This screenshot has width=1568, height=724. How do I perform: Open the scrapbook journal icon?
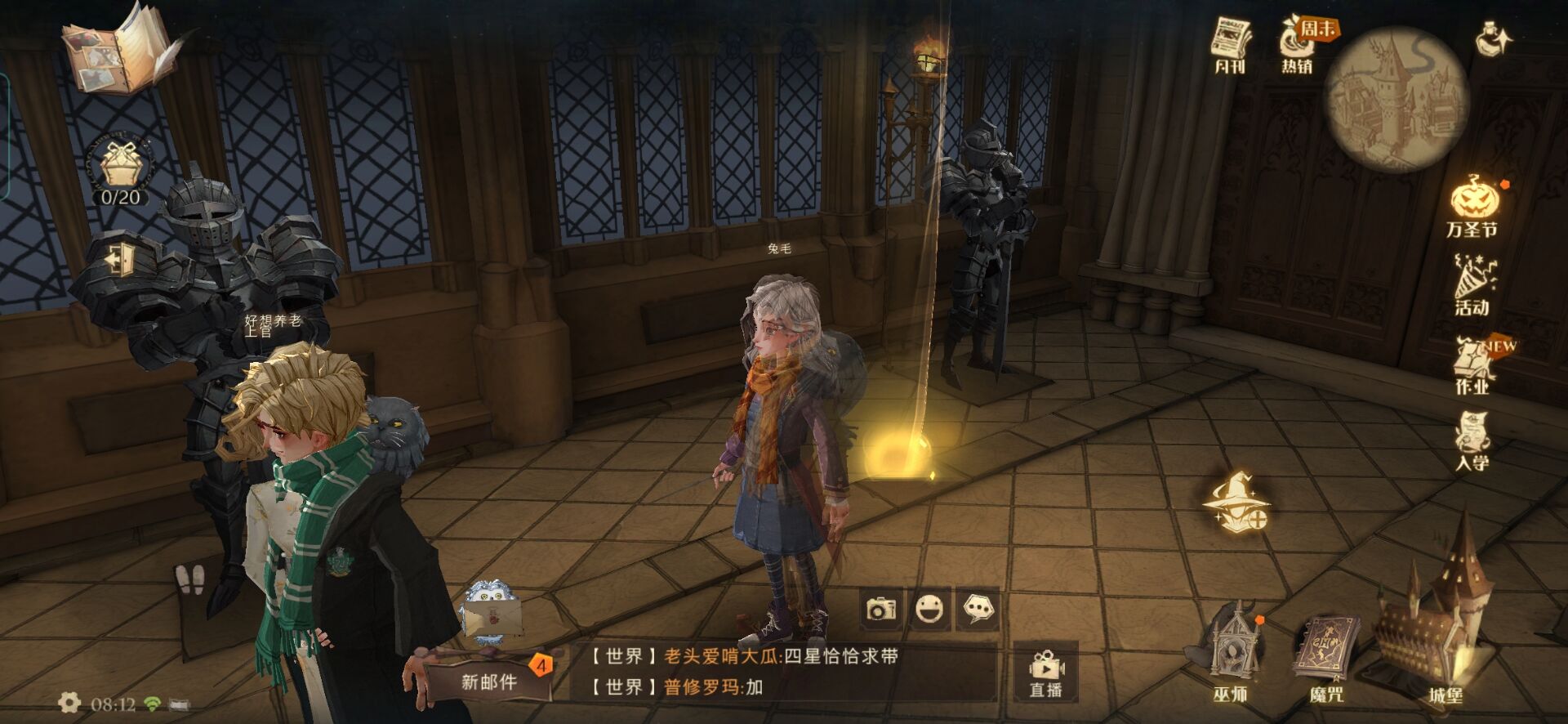pyautogui.click(x=122, y=51)
